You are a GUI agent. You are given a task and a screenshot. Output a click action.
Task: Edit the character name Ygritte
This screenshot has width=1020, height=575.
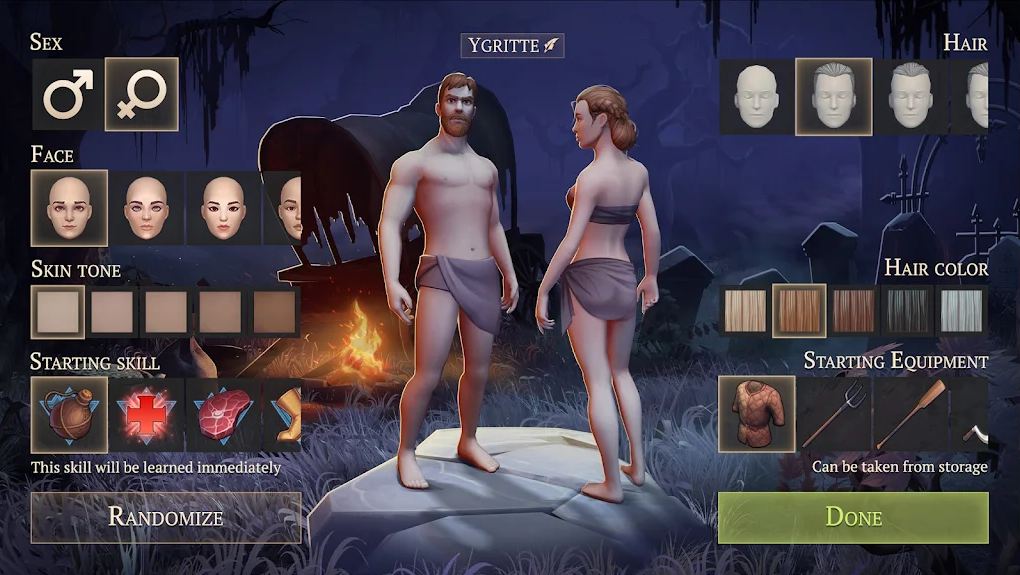512,45
